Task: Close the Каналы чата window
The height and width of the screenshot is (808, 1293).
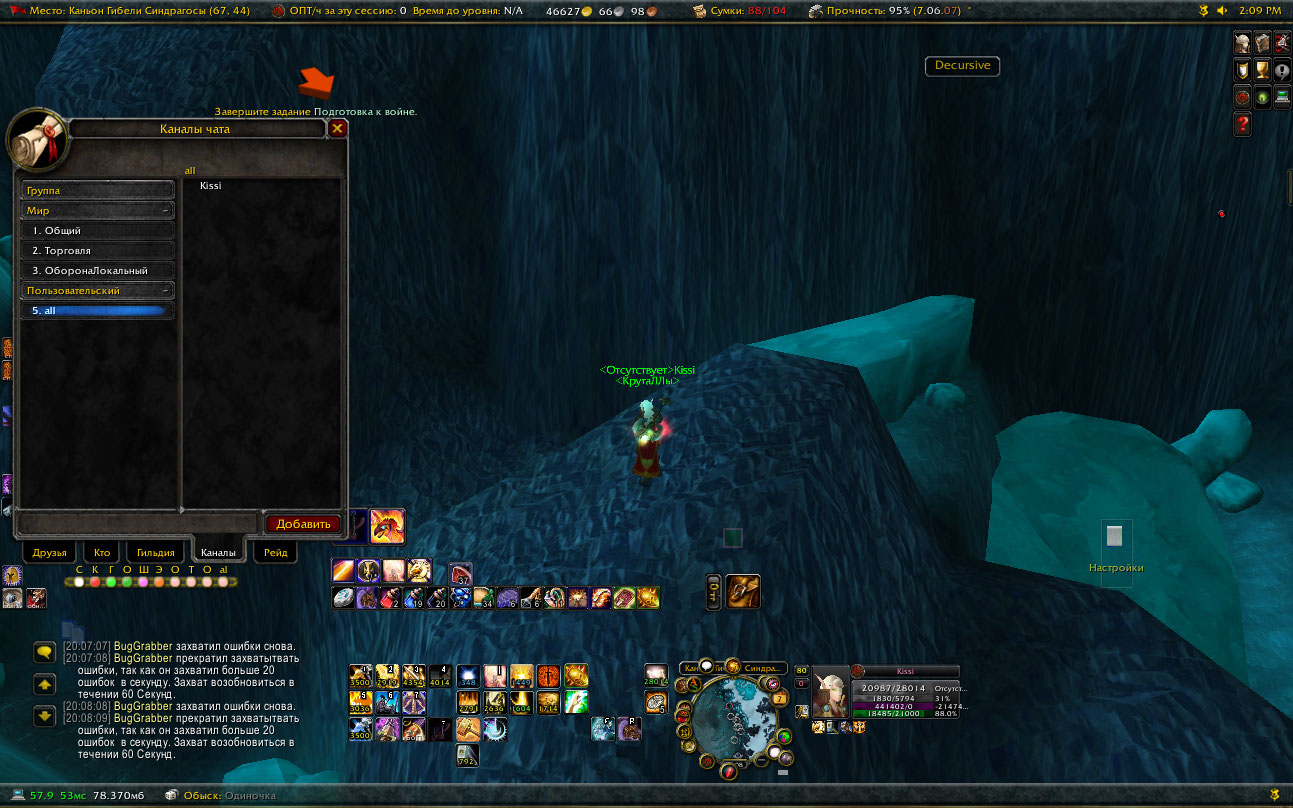Action: pyautogui.click(x=338, y=128)
